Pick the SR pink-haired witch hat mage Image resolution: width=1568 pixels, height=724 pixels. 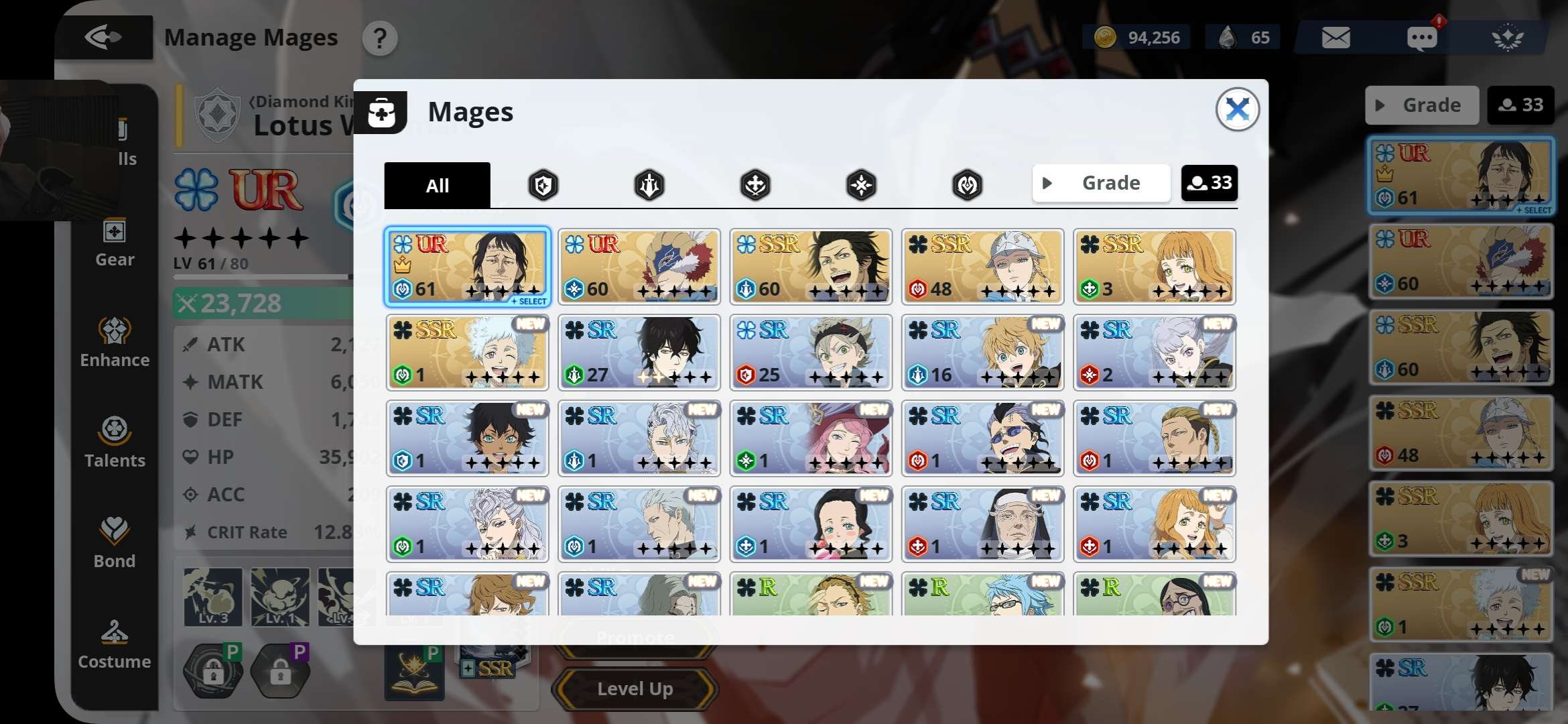[811, 438]
